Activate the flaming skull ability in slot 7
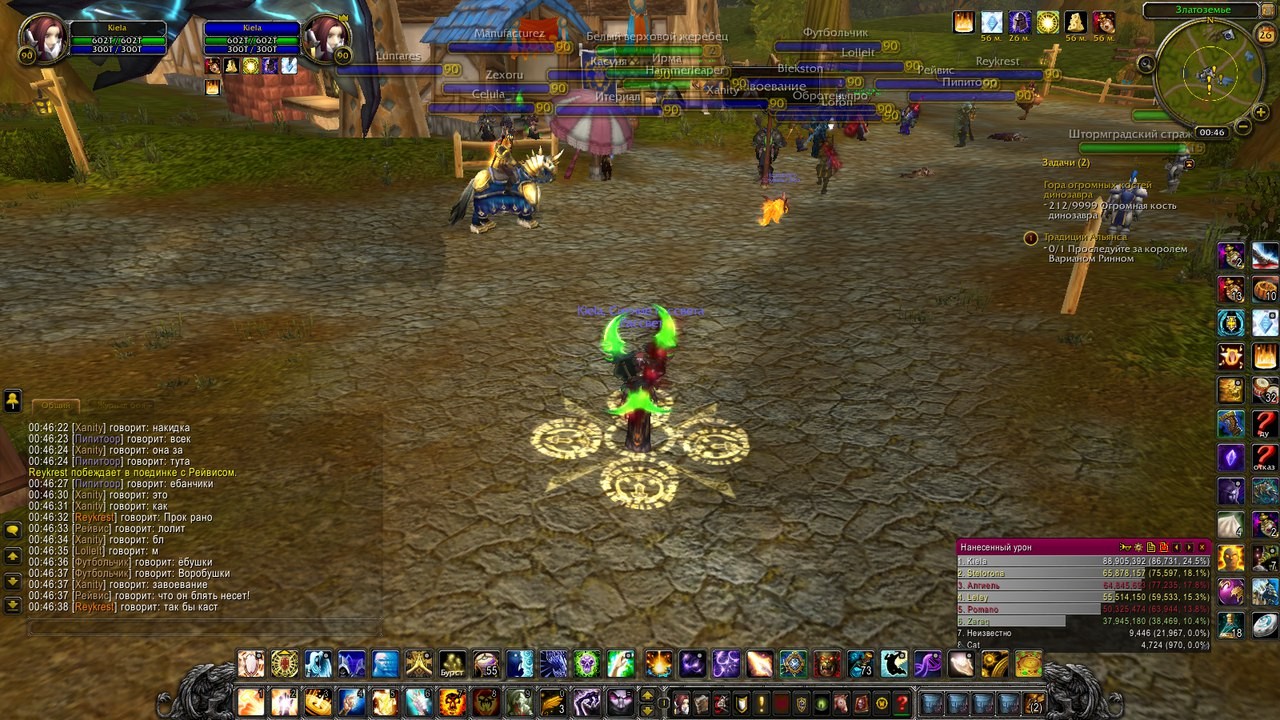This screenshot has height=720, width=1280. tap(453, 702)
